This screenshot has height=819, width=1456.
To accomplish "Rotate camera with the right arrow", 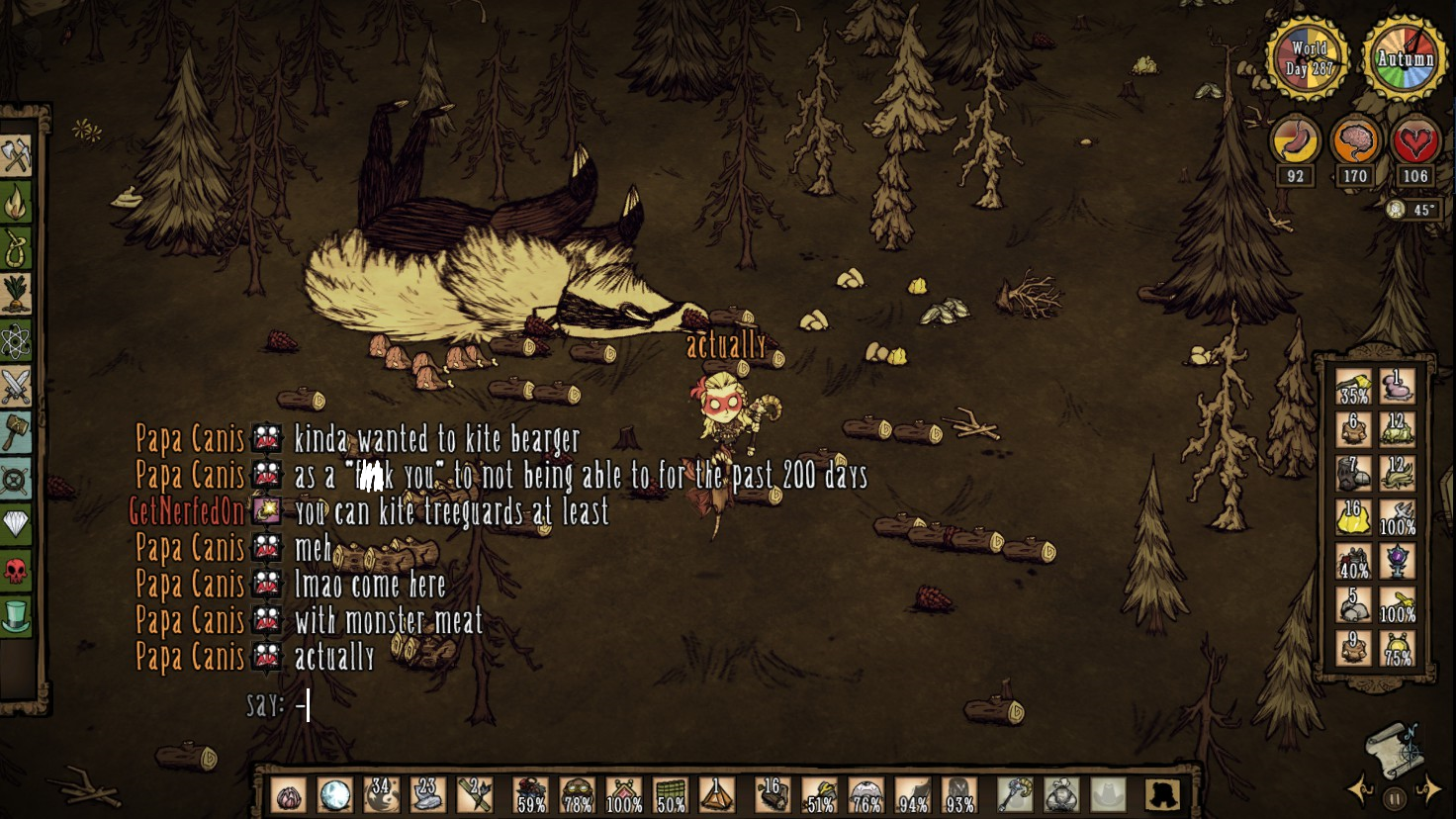I will click(1431, 789).
